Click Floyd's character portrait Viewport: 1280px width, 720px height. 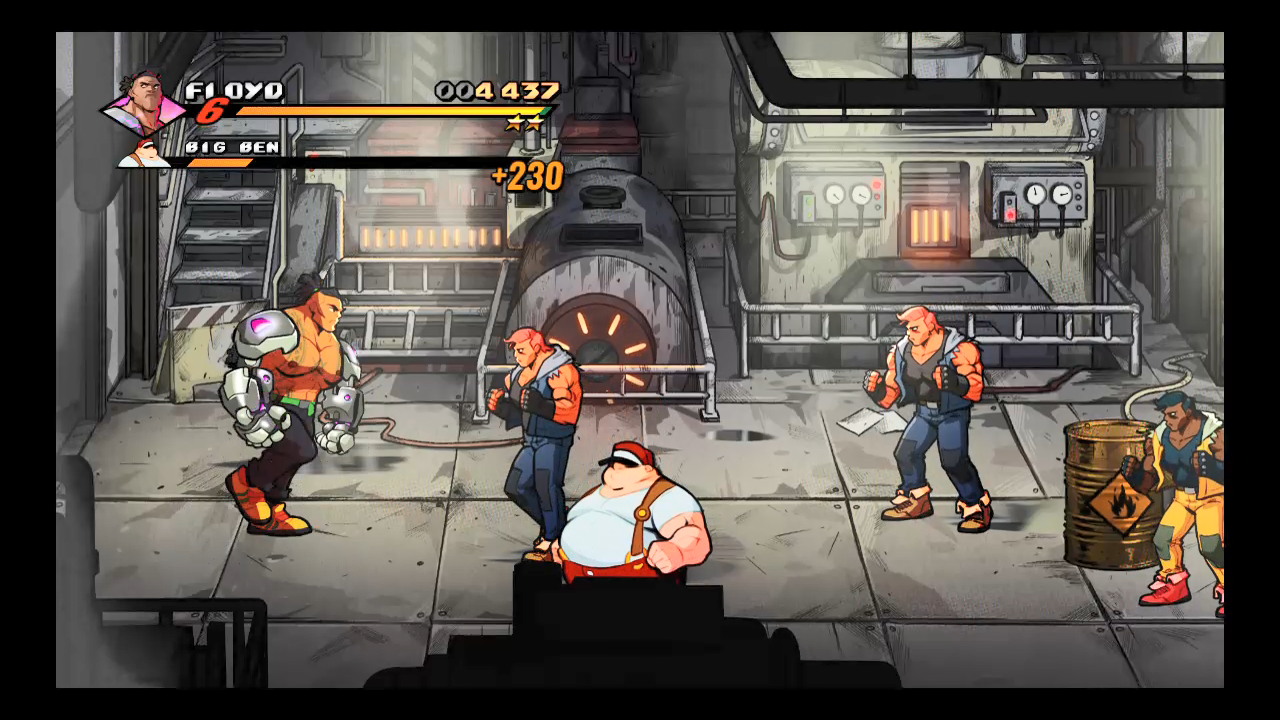[x=144, y=101]
